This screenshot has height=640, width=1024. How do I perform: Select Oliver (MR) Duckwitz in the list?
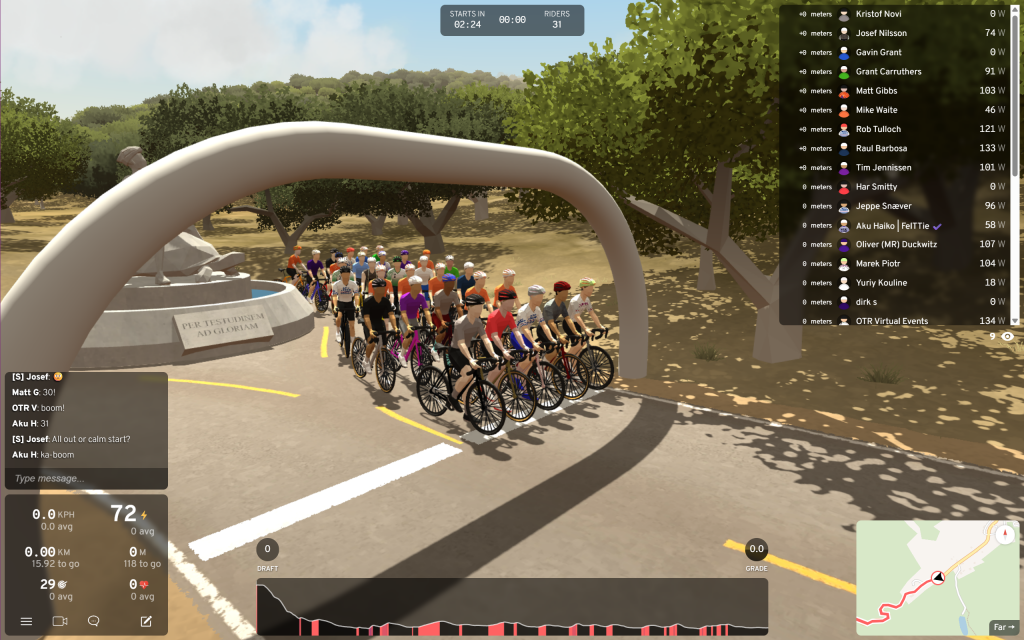click(896, 244)
